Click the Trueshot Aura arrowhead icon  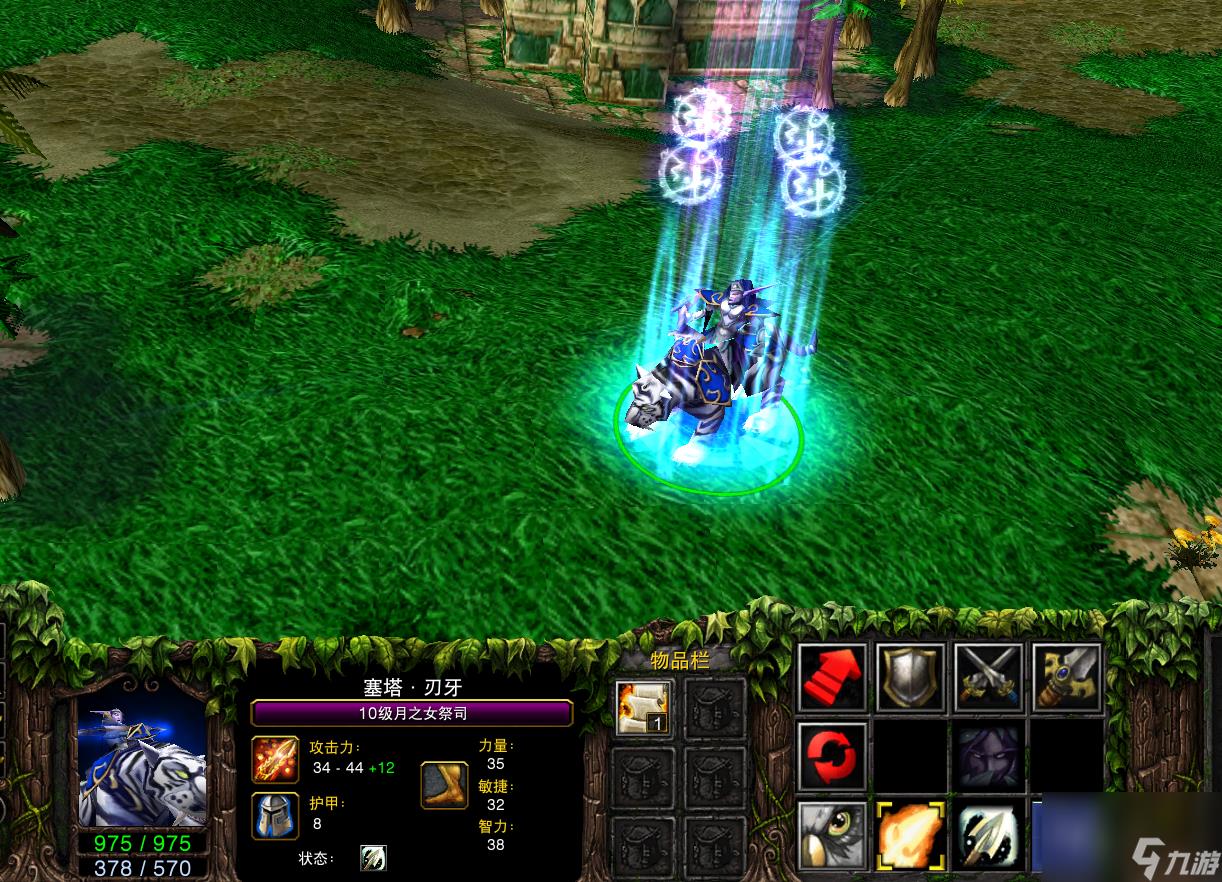click(988, 834)
